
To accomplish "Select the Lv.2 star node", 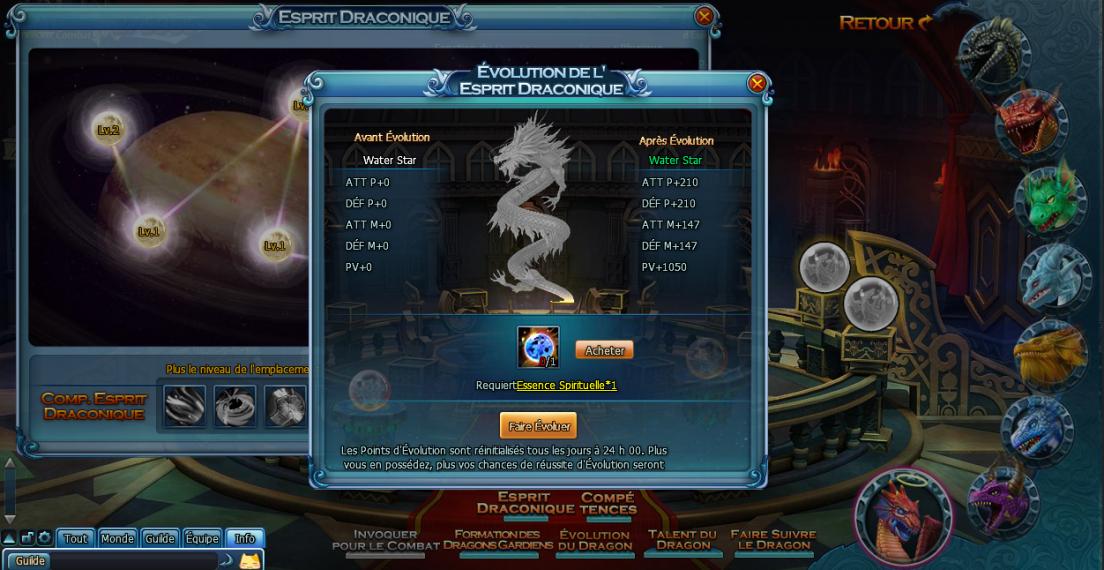I will (x=108, y=129).
